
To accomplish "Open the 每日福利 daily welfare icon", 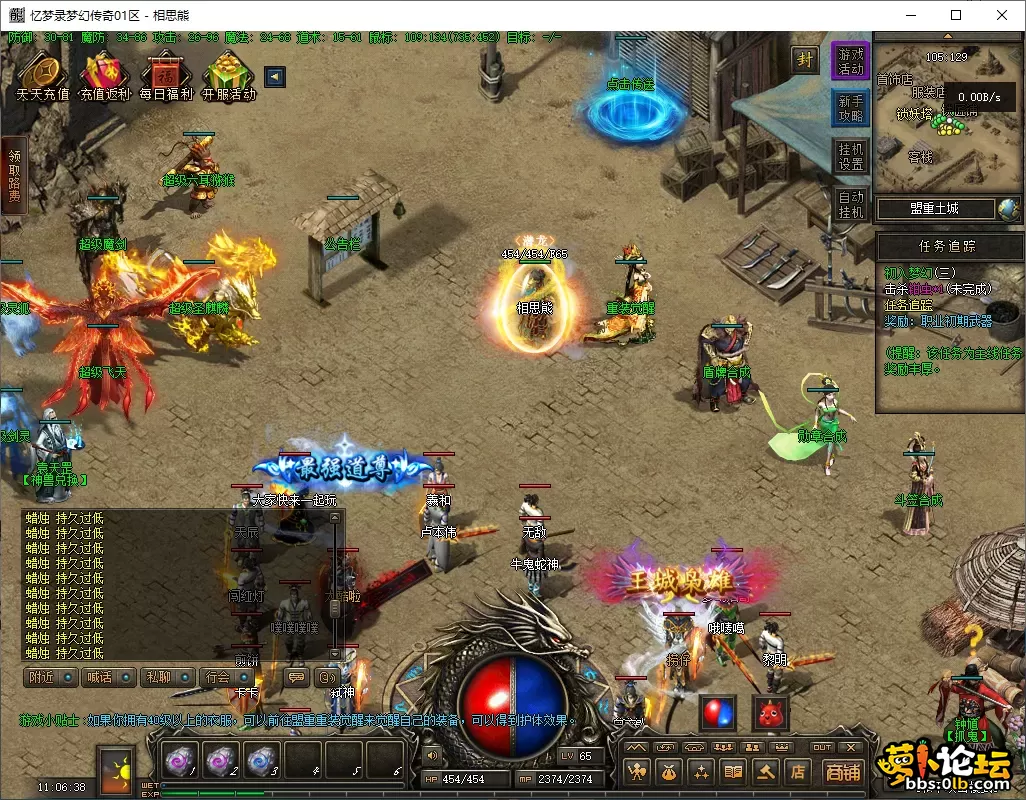I will (x=165, y=74).
